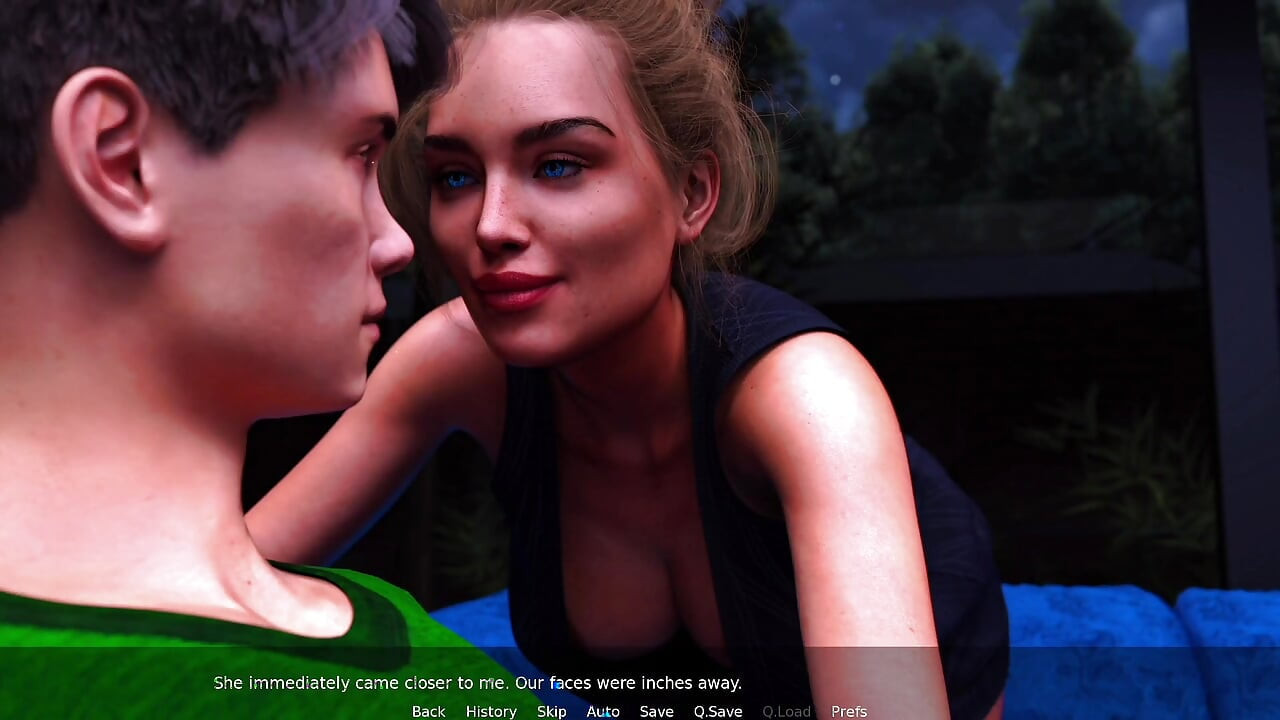Screen dimensions: 1280x720
Task: Review past dialogue via History
Action: [491, 711]
